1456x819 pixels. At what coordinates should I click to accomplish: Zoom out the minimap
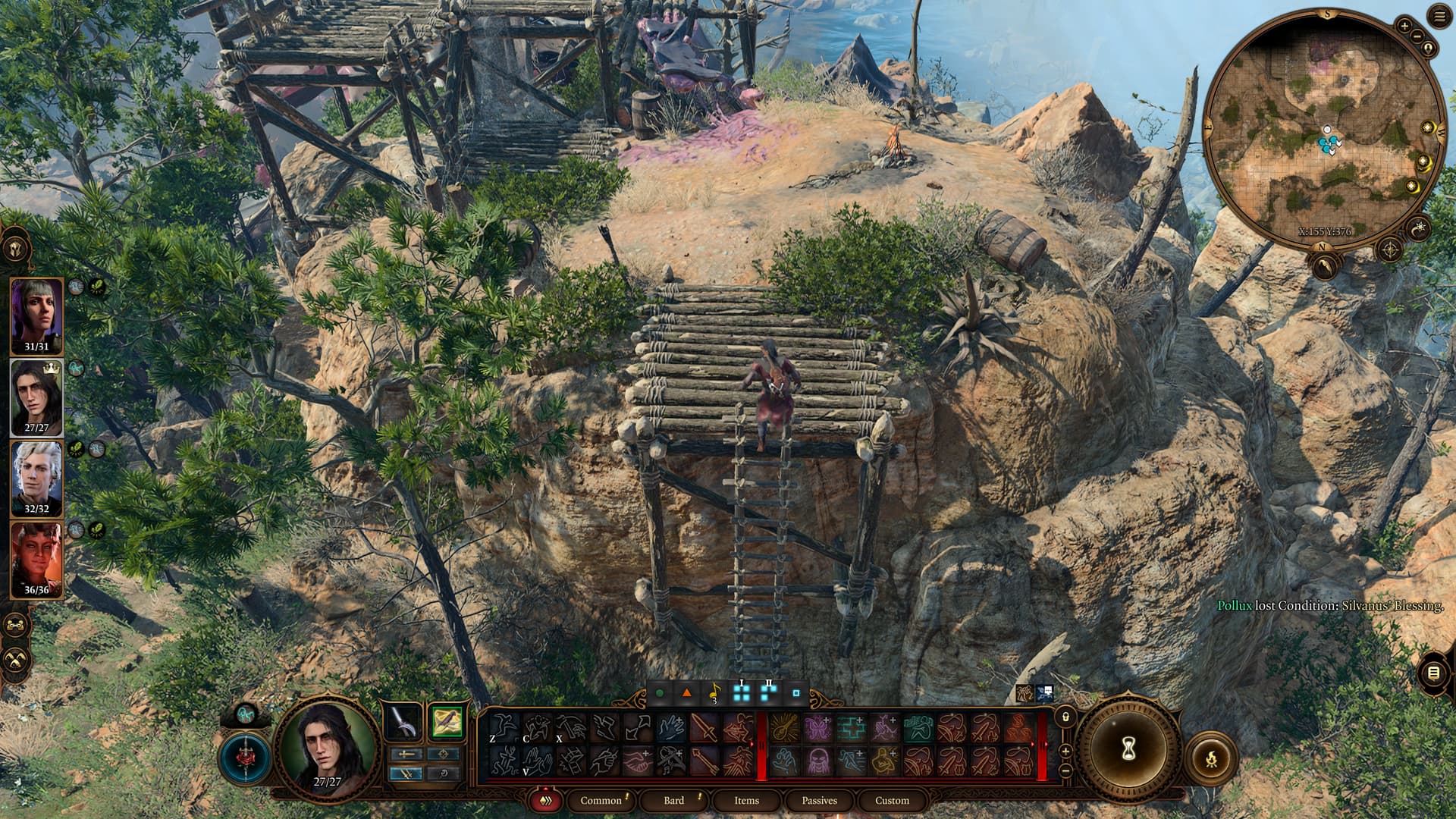click(1418, 35)
